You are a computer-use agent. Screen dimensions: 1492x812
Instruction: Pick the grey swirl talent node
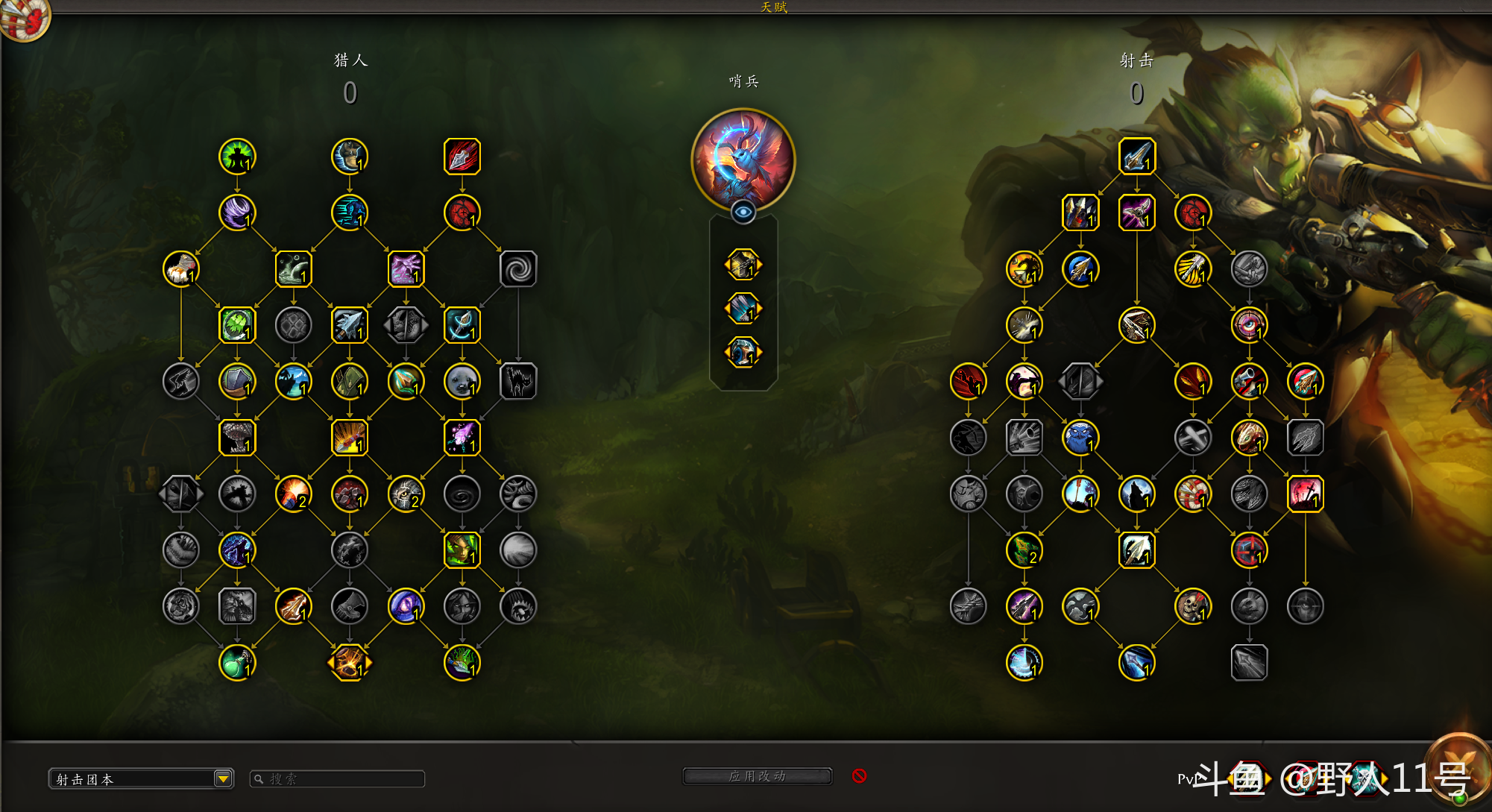coord(517,269)
